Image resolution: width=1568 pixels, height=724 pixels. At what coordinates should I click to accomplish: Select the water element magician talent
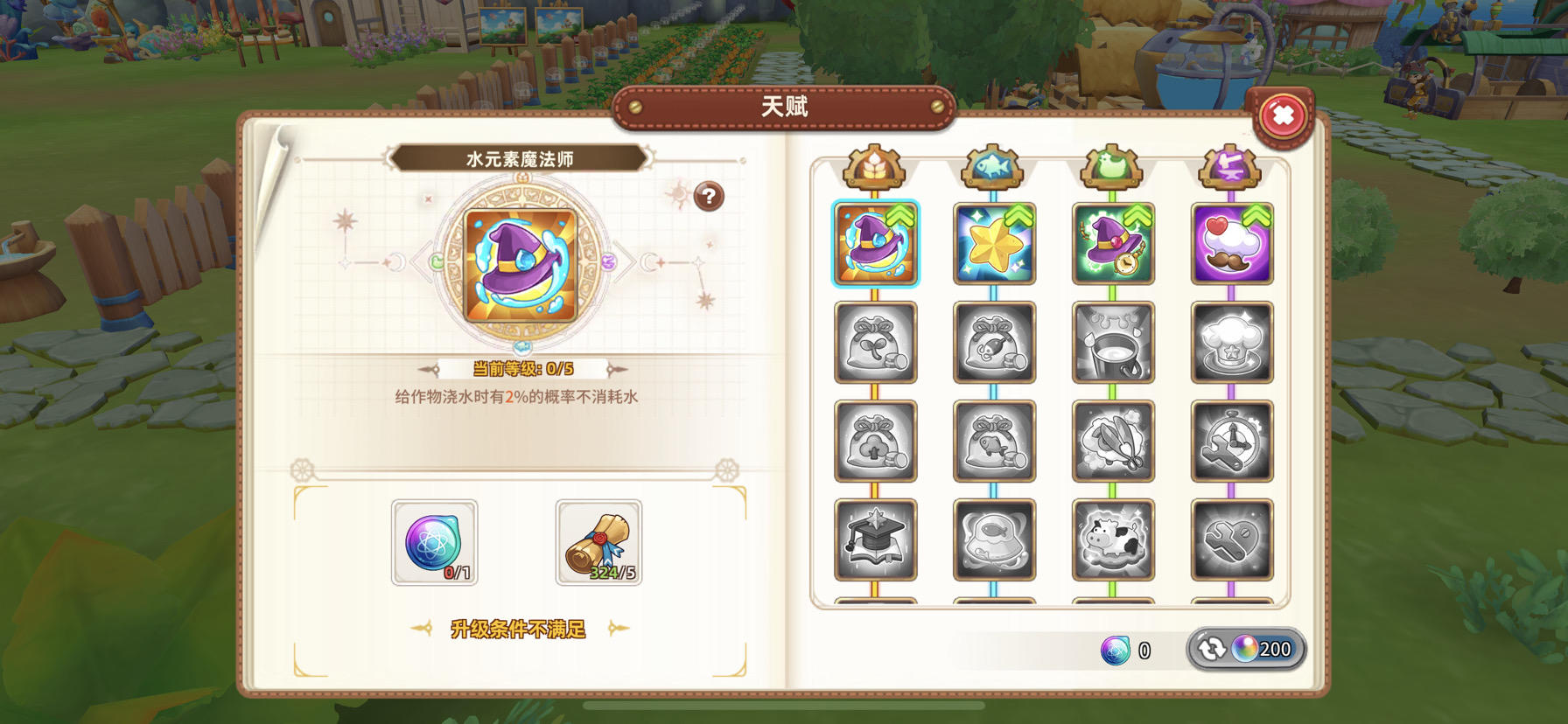[876, 245]
